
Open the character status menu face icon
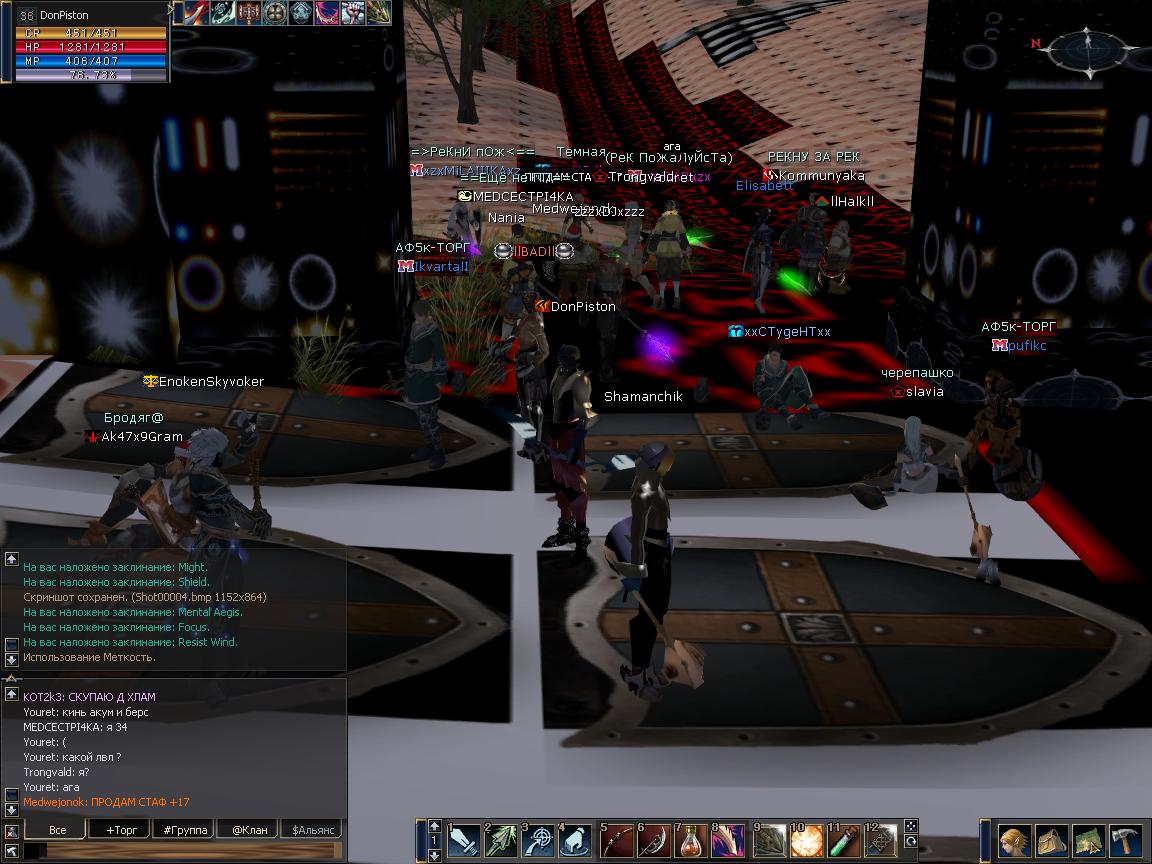pyautogui.click(x=1014, y=840)
